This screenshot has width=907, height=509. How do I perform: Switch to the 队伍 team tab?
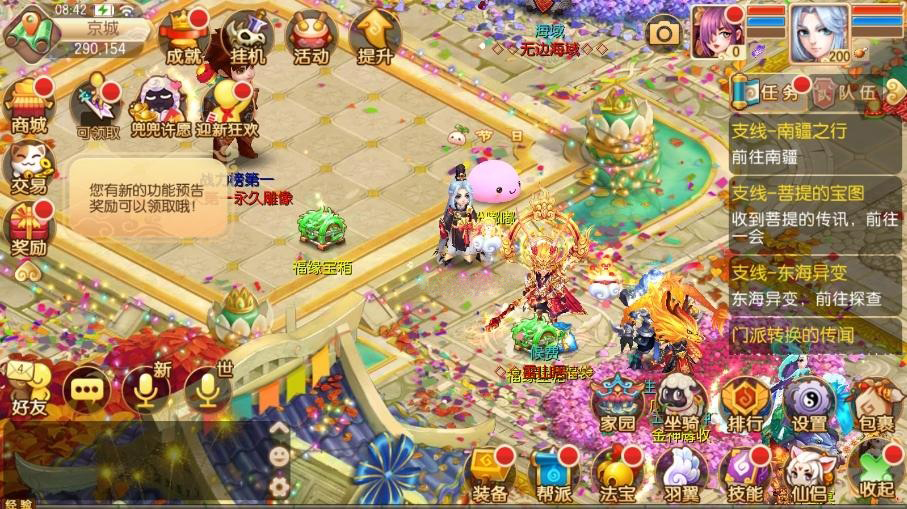[x=845, y=93]
